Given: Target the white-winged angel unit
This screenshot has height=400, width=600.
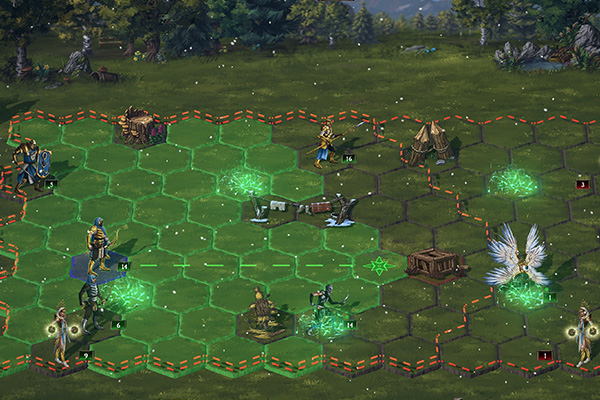Looking at the screenshot, I should pyautogui.click(x=517, y=260).
